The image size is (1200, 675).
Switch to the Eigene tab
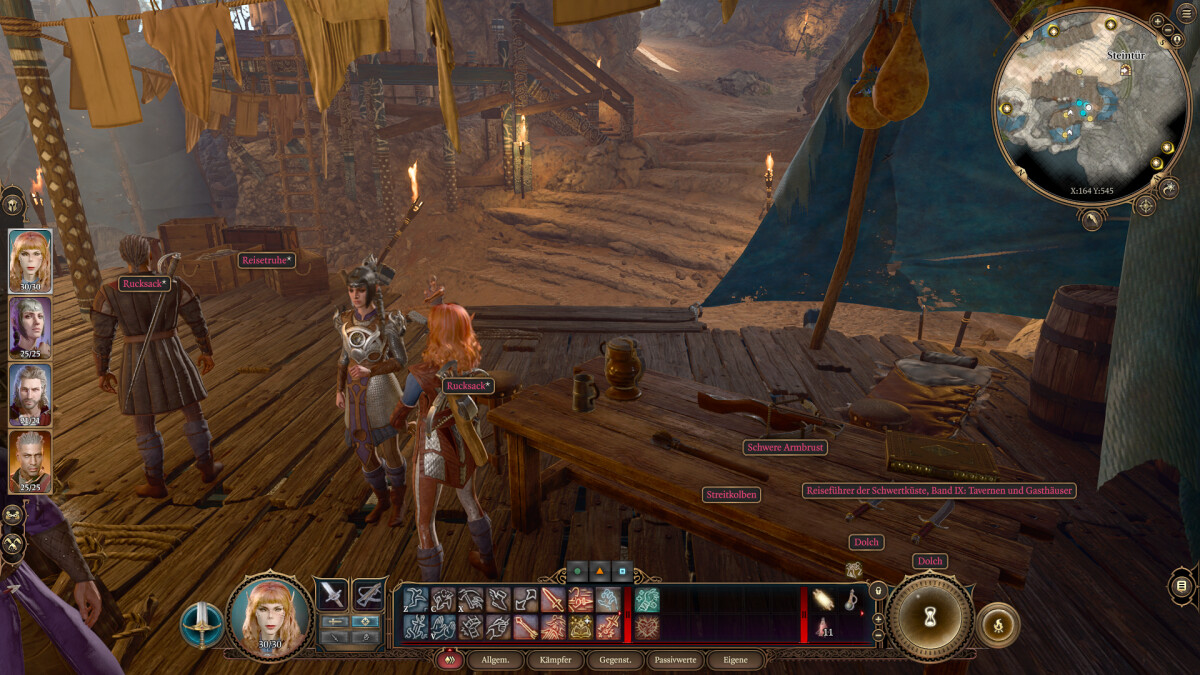tap(734, 660)
